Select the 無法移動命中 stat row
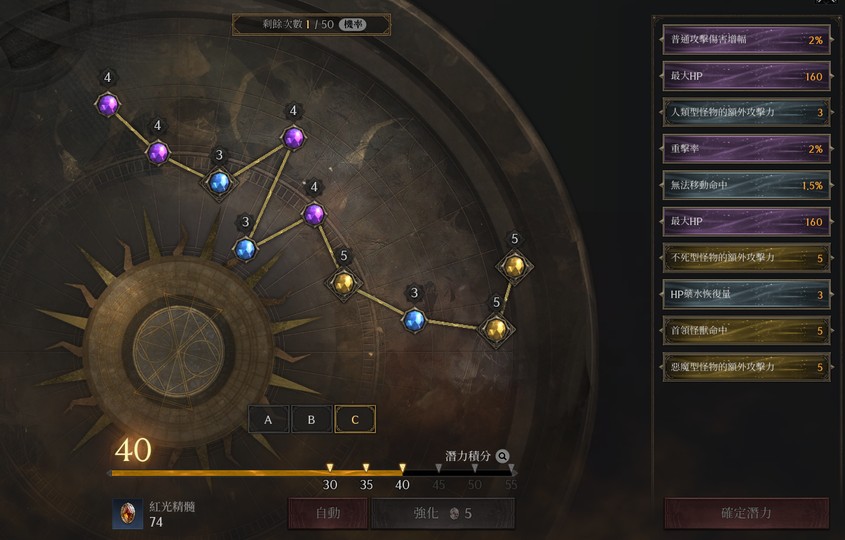Screen dimensions: 845x540 (x=746, y=185)
